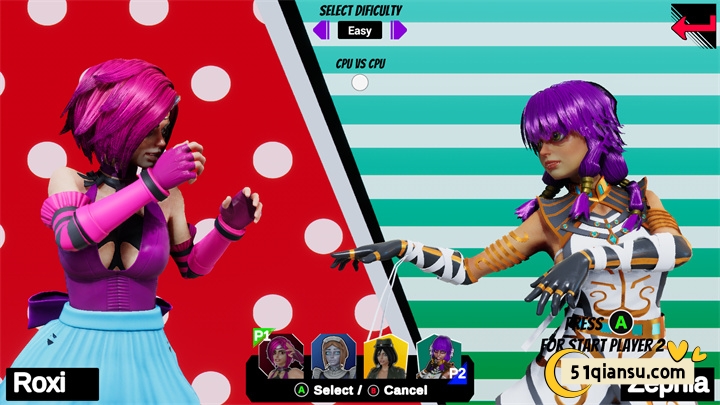This screenshot has height=405, width=720.
Task: Go back with the red return arrow
Action: pyautogui.click(x=693, y=22)
